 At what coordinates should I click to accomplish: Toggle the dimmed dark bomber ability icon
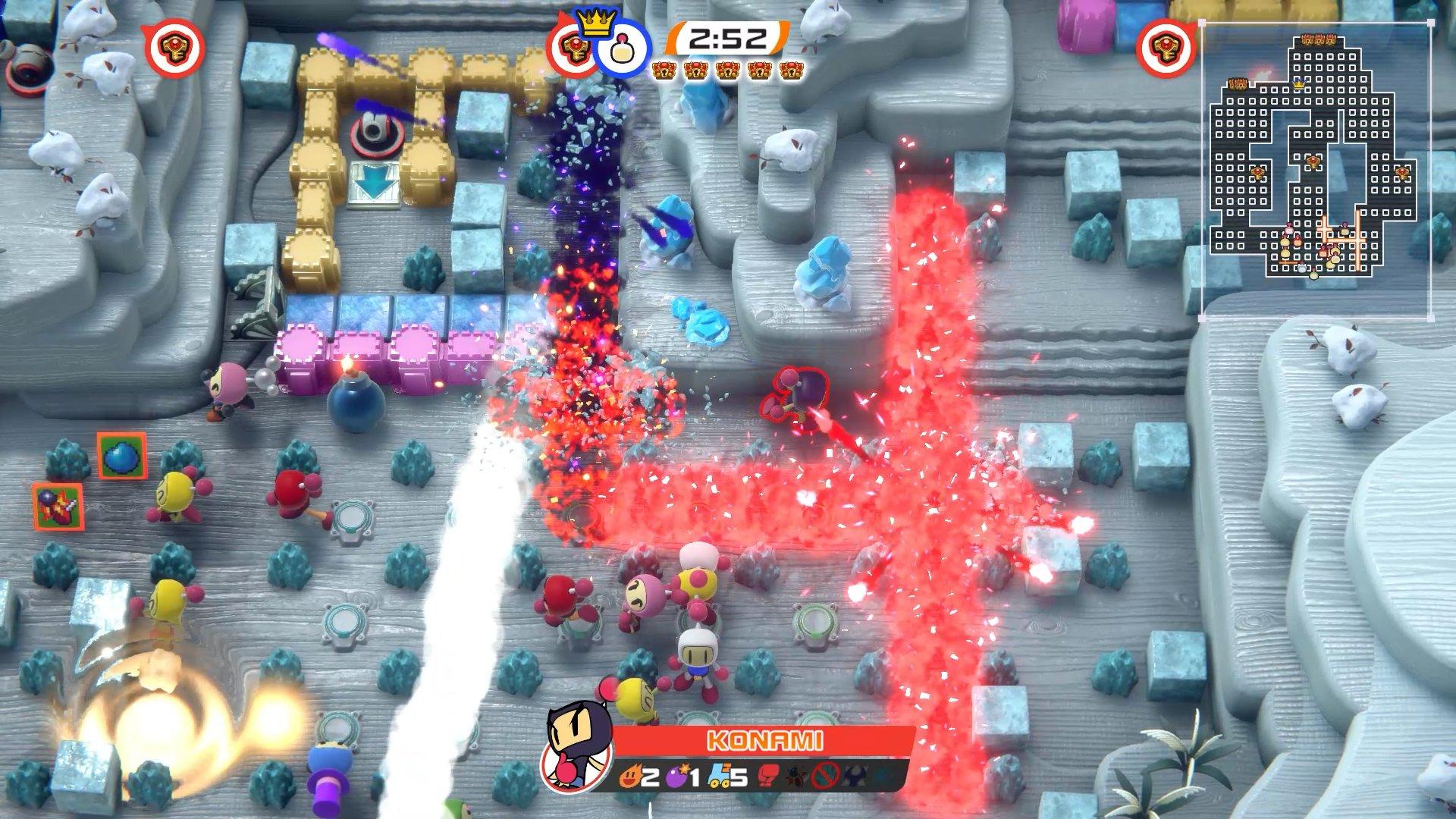point(852,774)
